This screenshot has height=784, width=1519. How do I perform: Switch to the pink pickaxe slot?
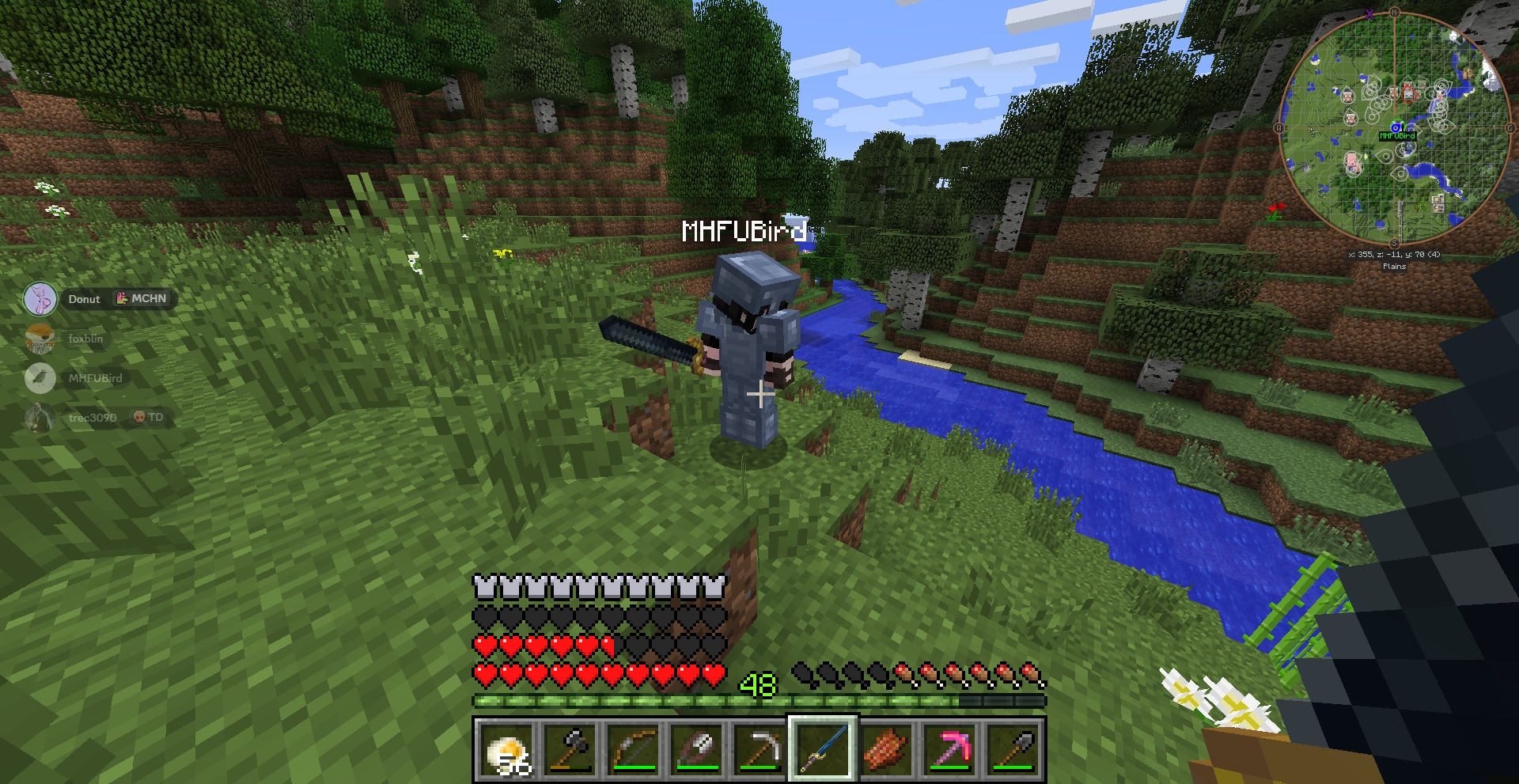tap(949, 749)
